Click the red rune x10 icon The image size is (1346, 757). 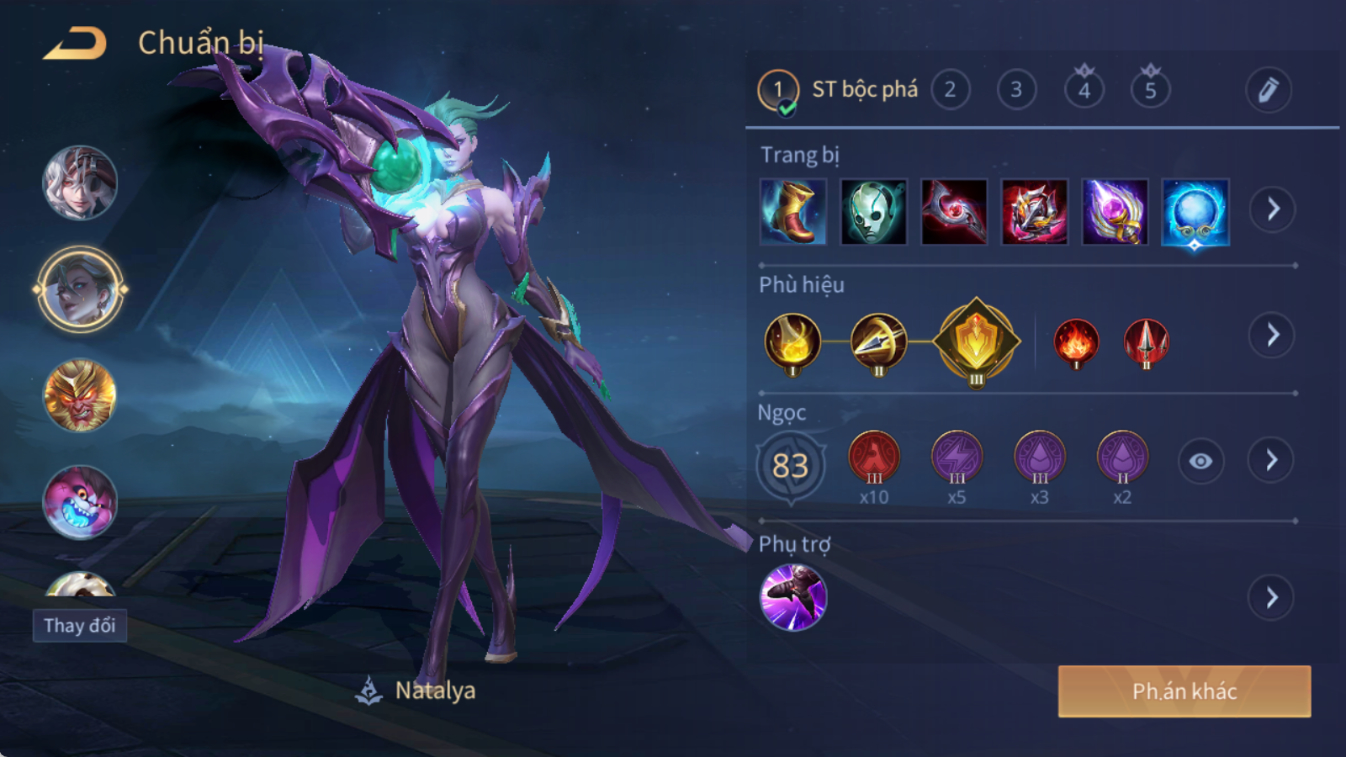(x=874, y=458)
